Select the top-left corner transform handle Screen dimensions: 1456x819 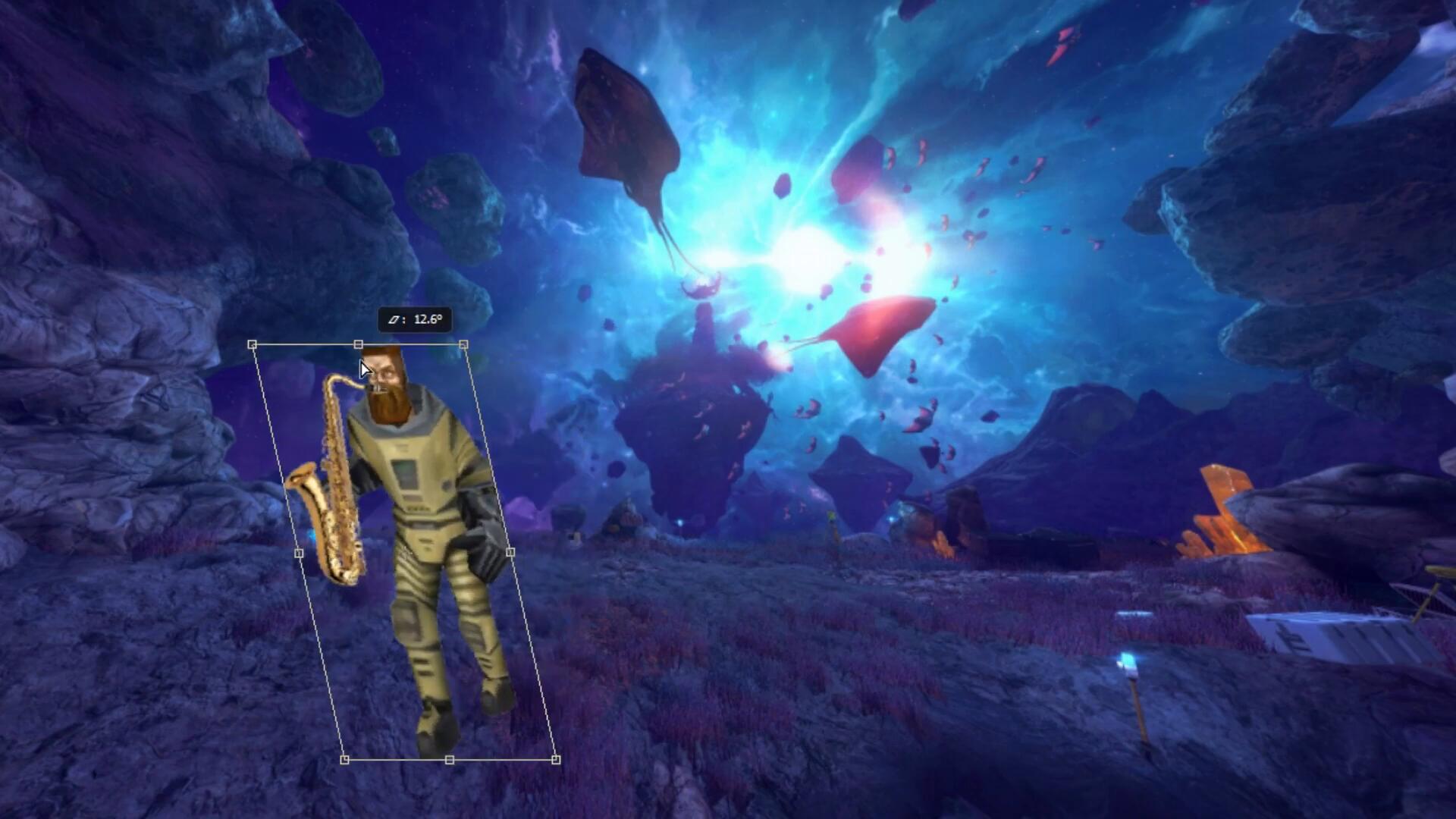click(253, 345)
